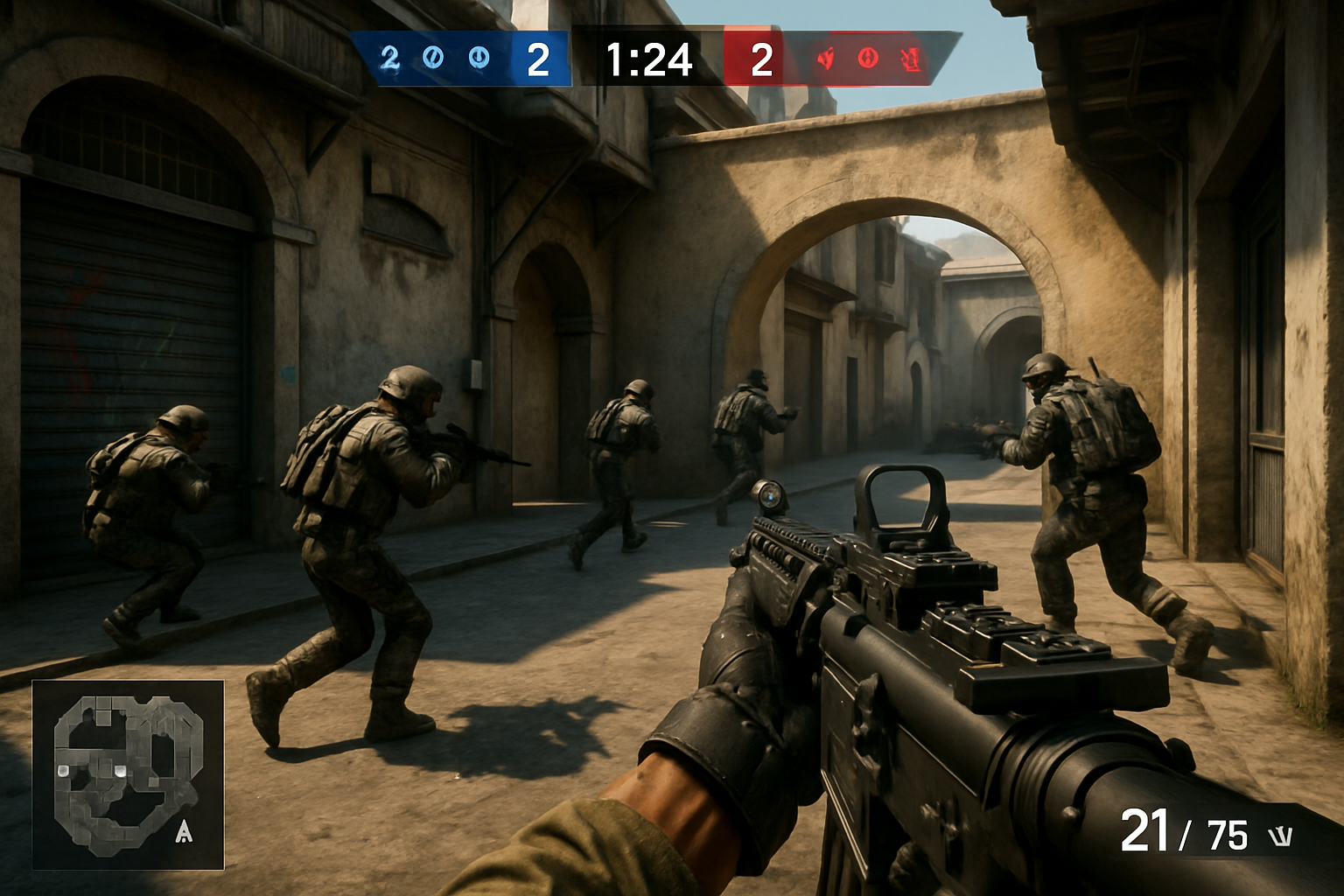Open the round timer showing 1:24

pyautogui.click(x=647, y=59)
